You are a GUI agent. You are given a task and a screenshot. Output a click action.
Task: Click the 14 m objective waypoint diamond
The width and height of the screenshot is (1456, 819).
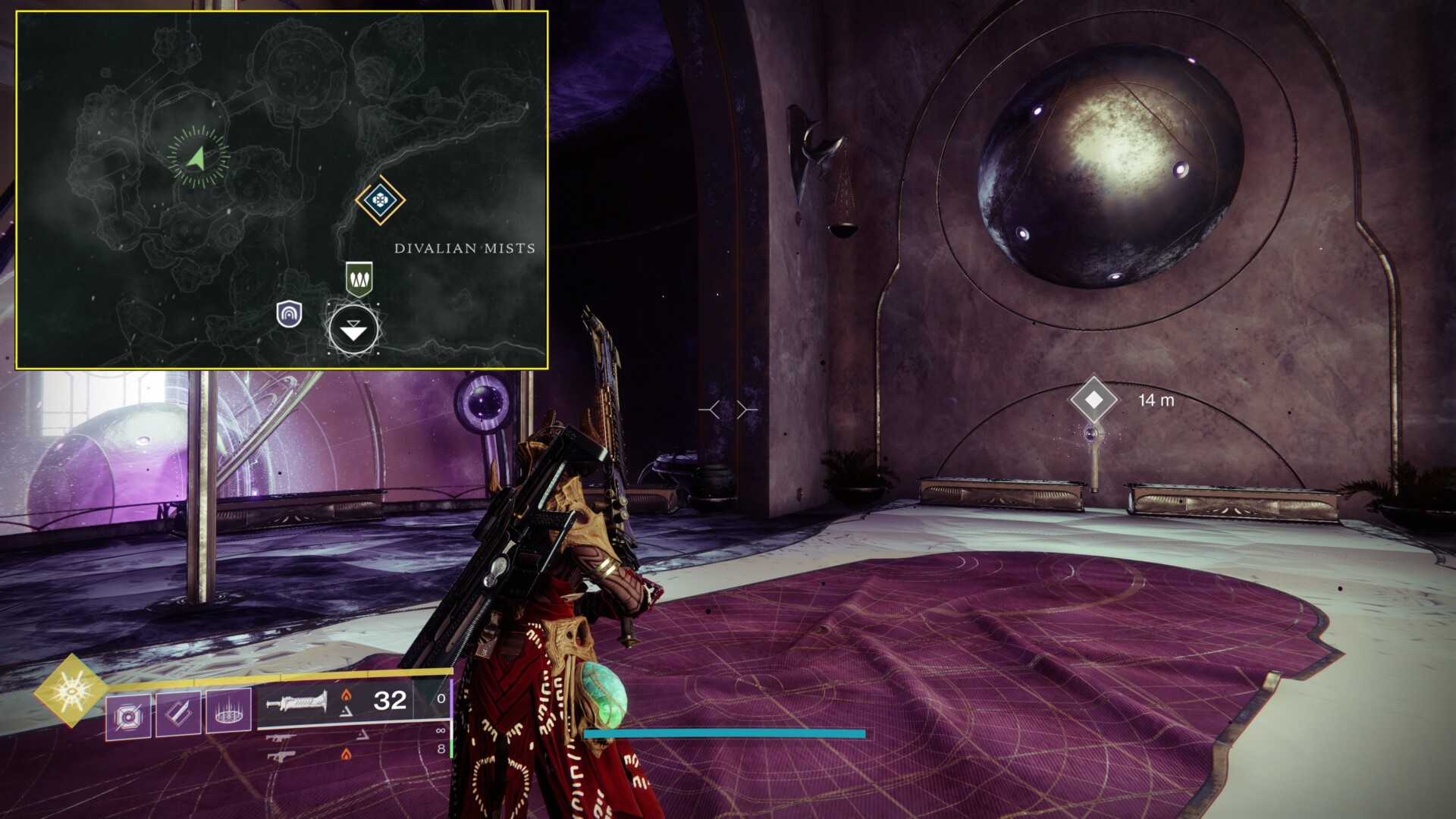pyautogui.click(x=1094, y=399)
